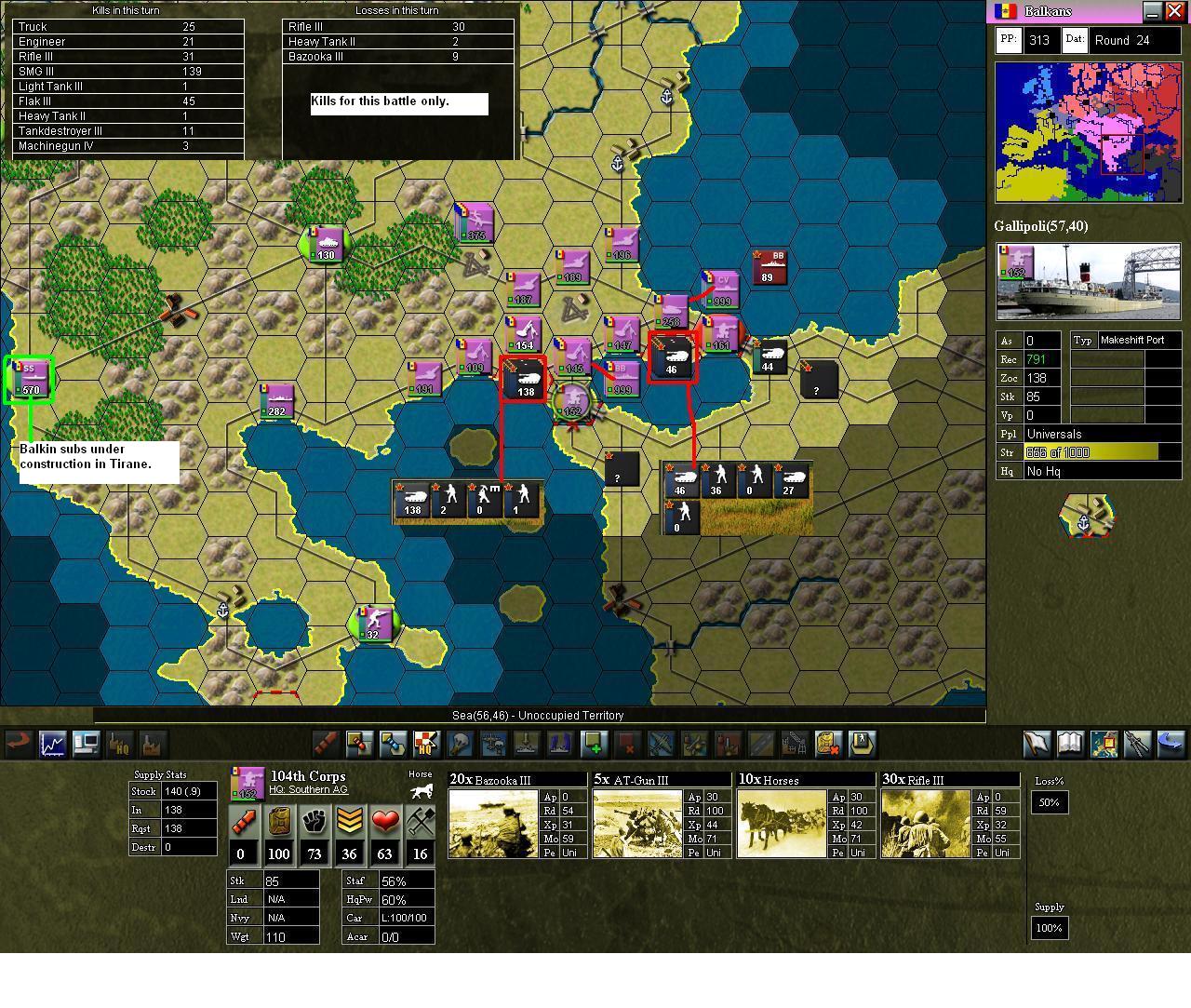Select the Balkan subs counter near Tirane
Viewport: 1191px width, 1008px height.
[29, 379]
